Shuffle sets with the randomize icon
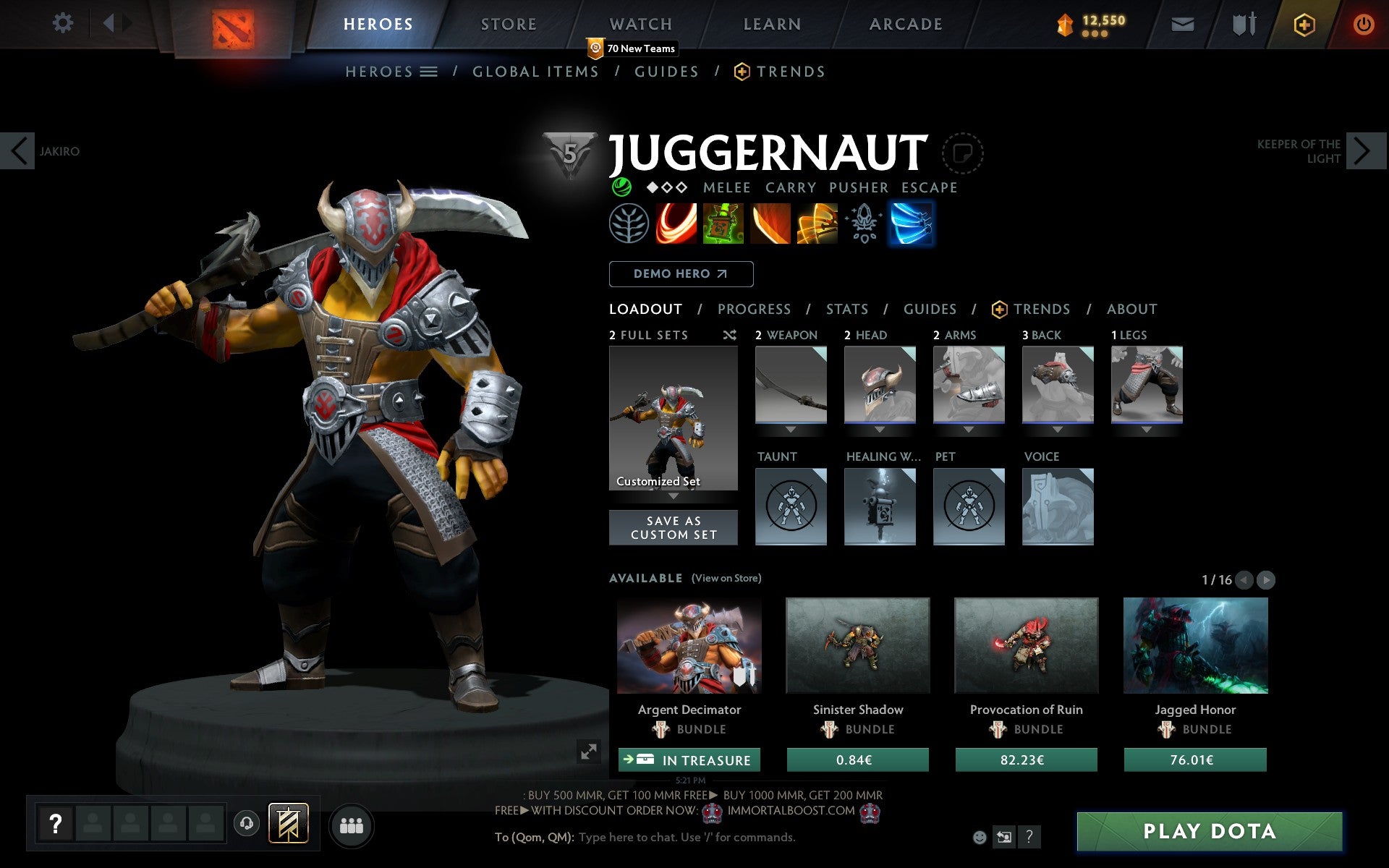The width and height of the screenshot is (1389, 868). pyautogui.click(x=729, y=335)
